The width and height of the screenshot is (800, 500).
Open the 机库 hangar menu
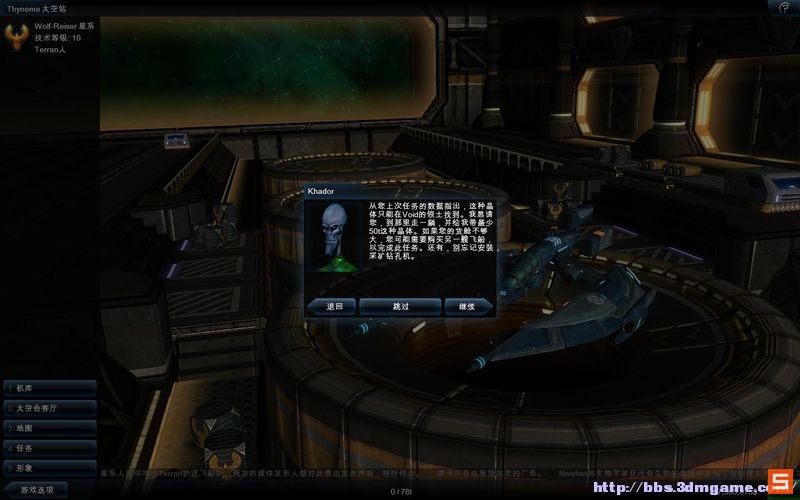click(x=49, y=388)
